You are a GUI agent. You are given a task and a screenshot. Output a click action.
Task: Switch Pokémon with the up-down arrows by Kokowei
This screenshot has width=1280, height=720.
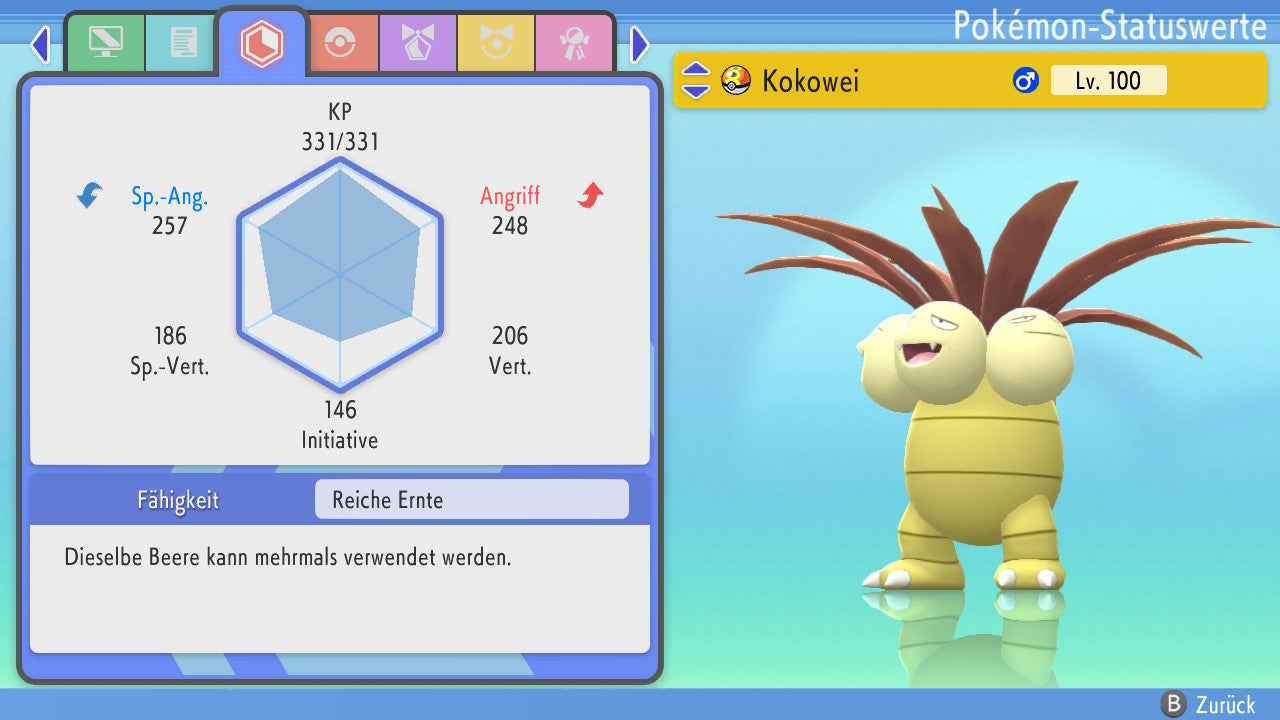[696, 80]
